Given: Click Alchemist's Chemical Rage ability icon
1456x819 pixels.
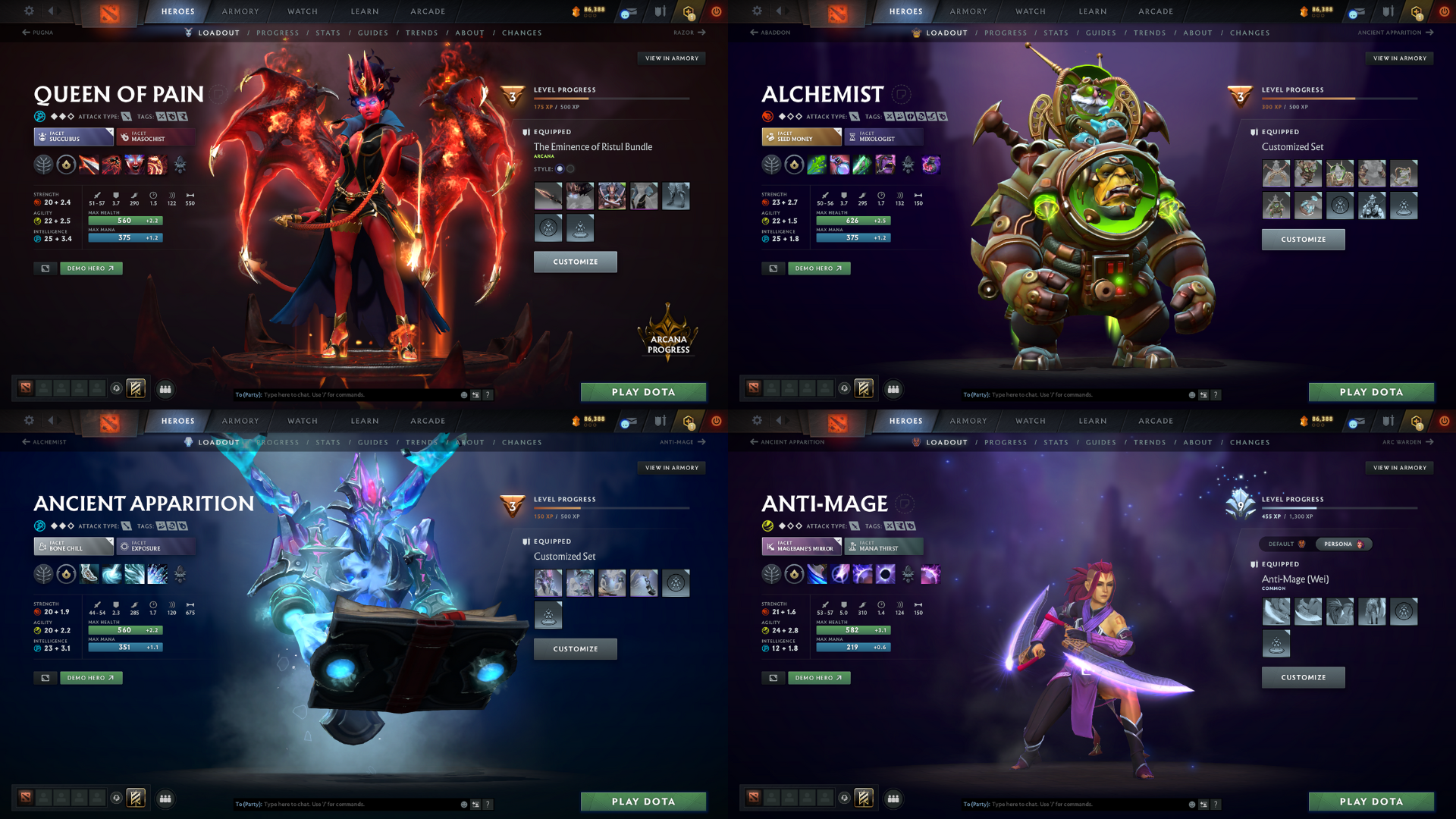Looking at the screenshot, I should pos(885,165).
